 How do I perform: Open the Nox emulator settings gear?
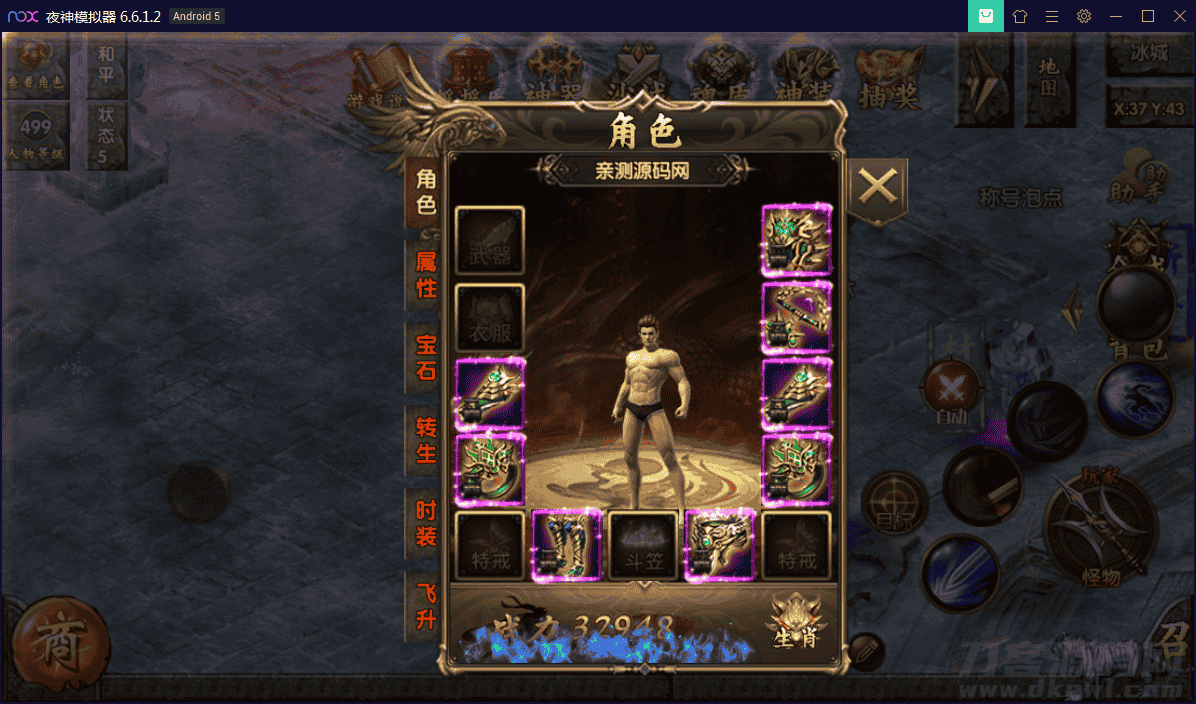[x=1084, y=16]
